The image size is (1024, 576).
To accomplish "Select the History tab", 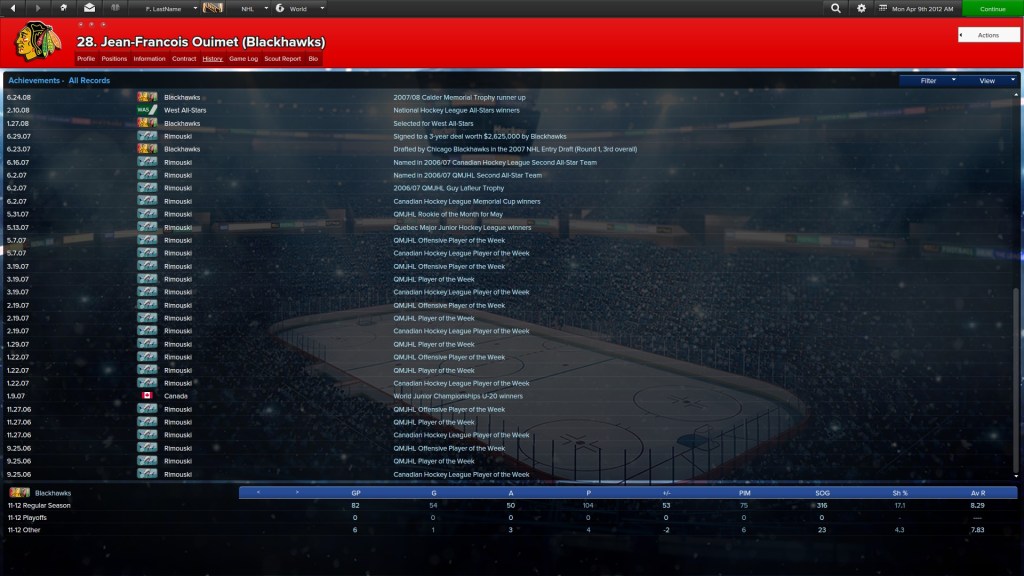I will pyautogui.click(x=212, y=59).
